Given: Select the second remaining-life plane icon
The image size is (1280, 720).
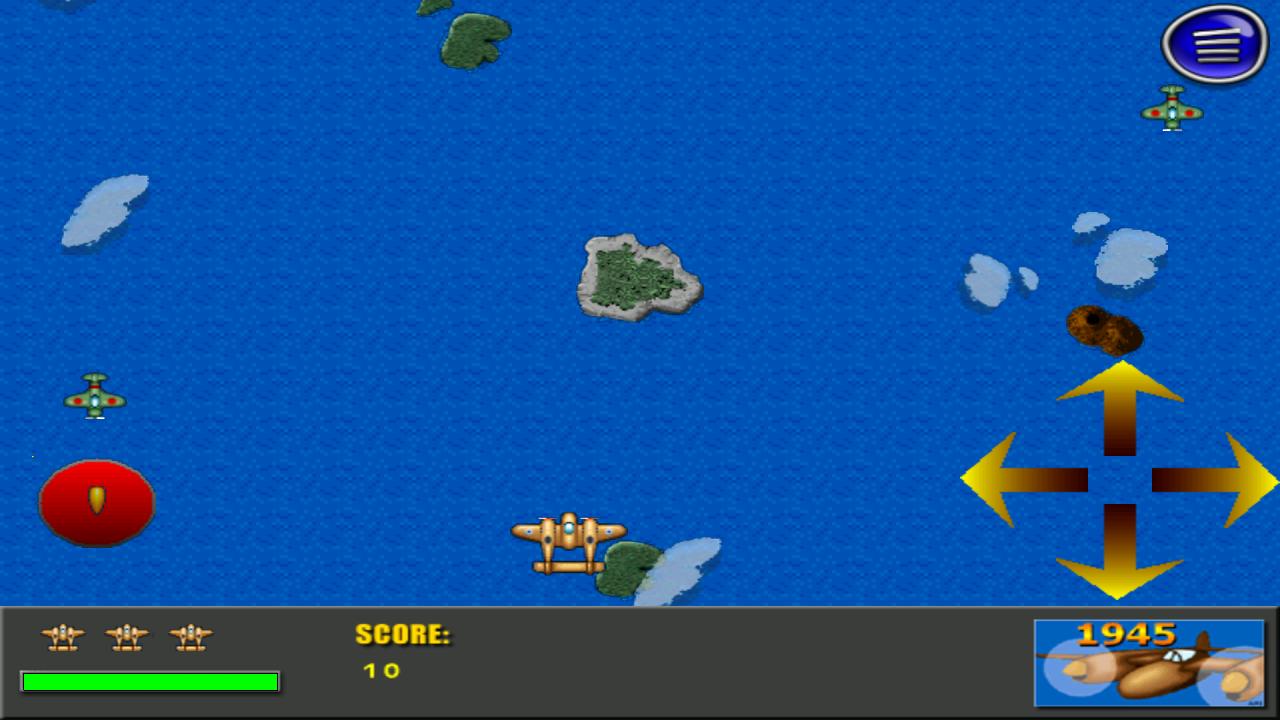Looking at the screenshot, I should pos(127,638).
